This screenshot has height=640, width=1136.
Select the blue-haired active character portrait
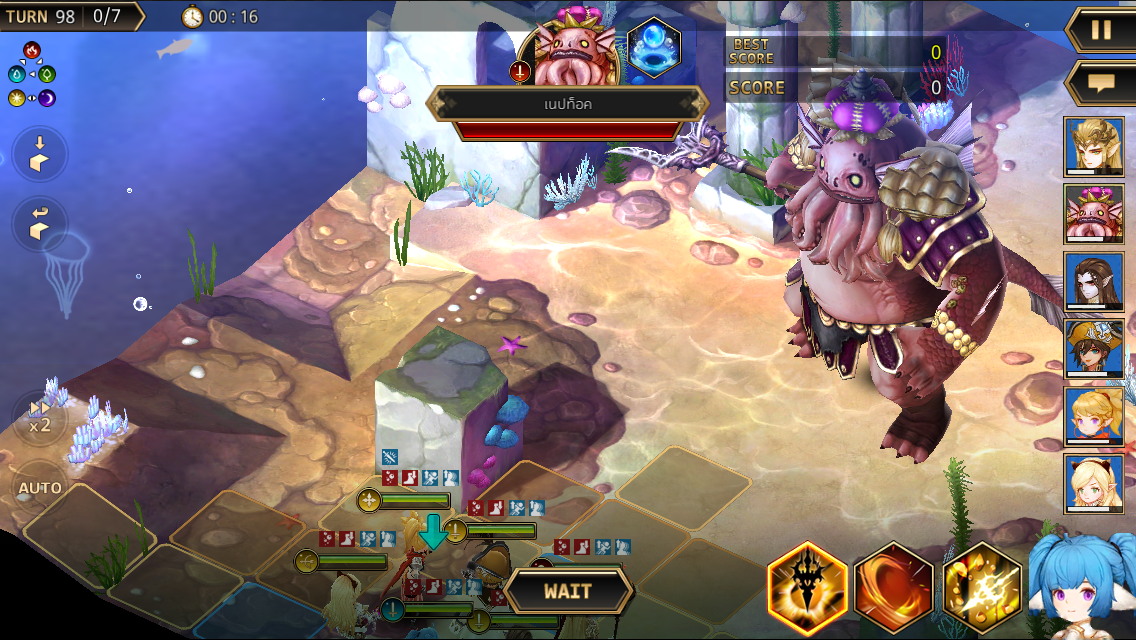1082,585
